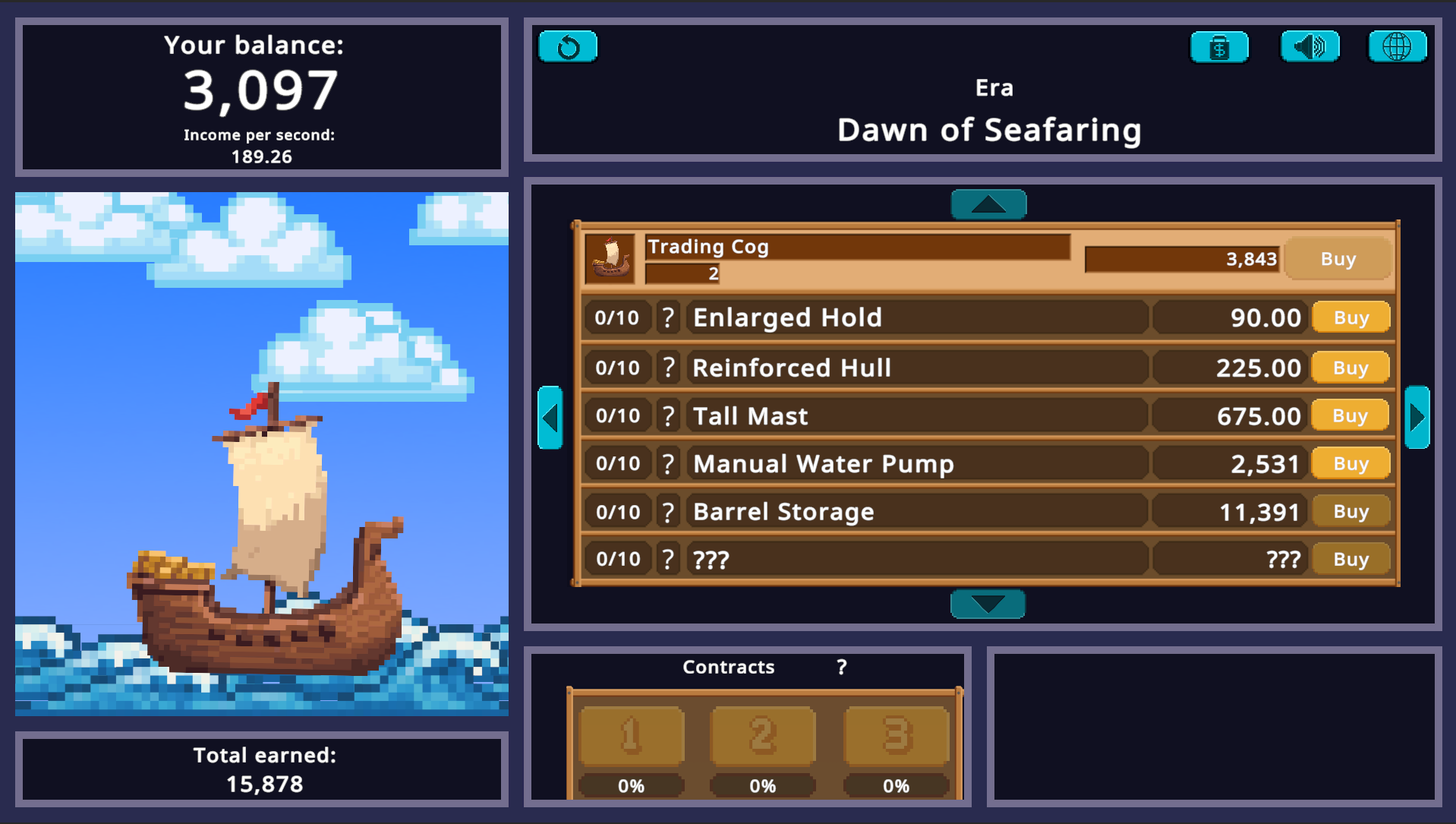Image resolution: width=1456 pixels, height=824 pixels.
Task: Buy the Enlarged Hold upgrade
Action: tap(1350, 317)
